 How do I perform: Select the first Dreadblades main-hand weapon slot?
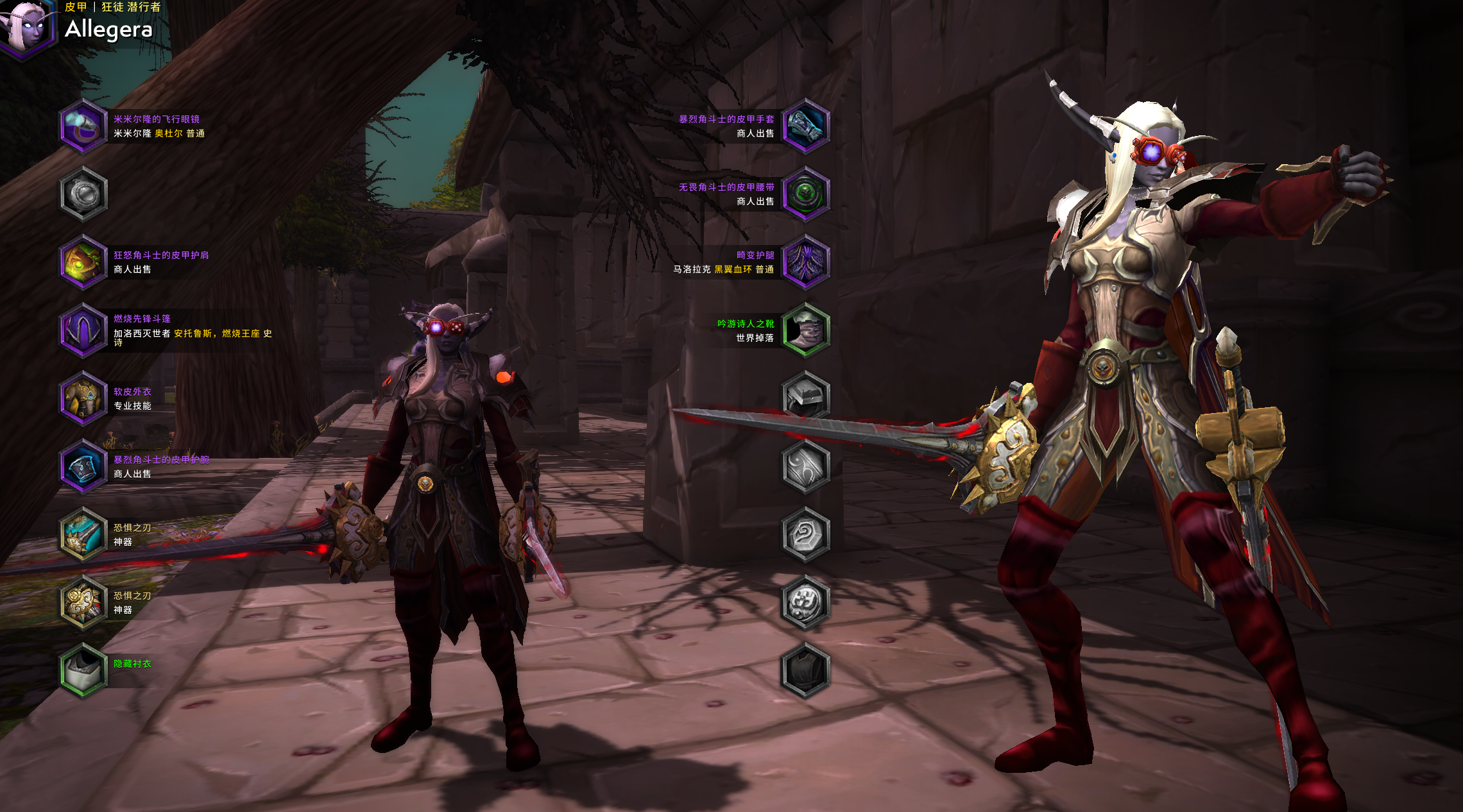[83, 534]
